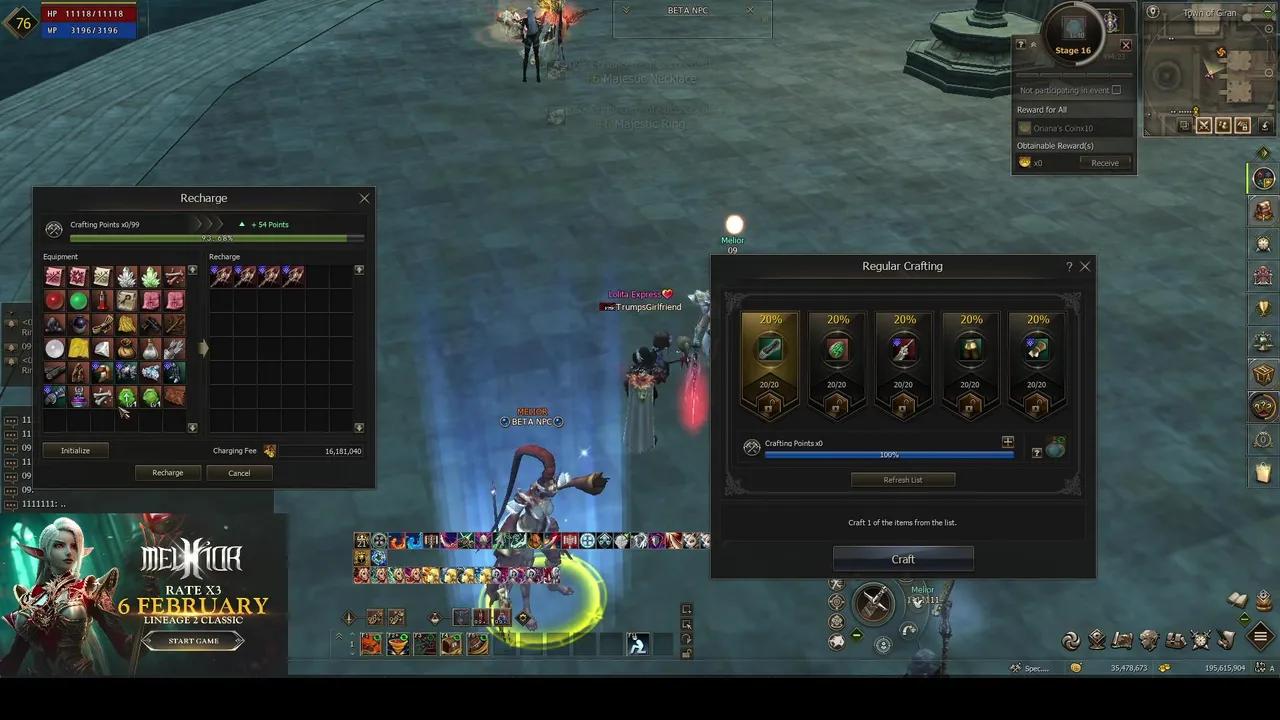Craft the selected item
1280x720 pixels.
903,559
